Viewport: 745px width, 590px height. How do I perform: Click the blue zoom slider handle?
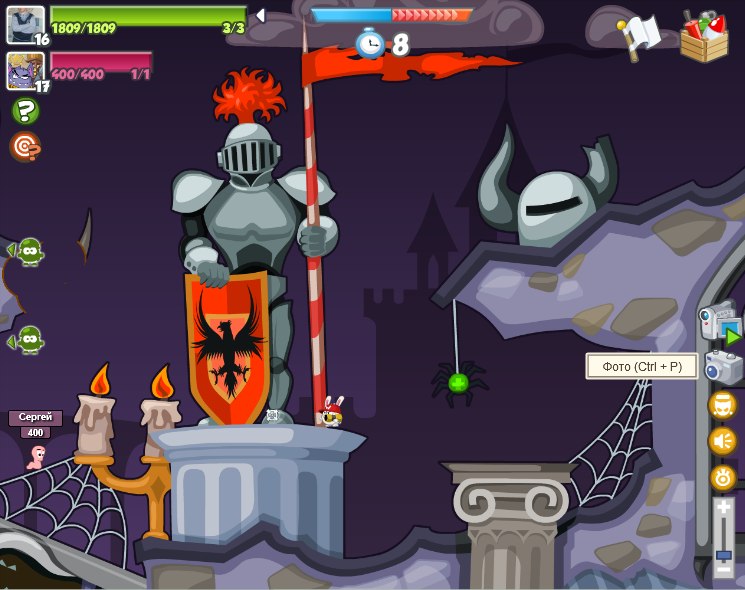[x=723, y=553]
